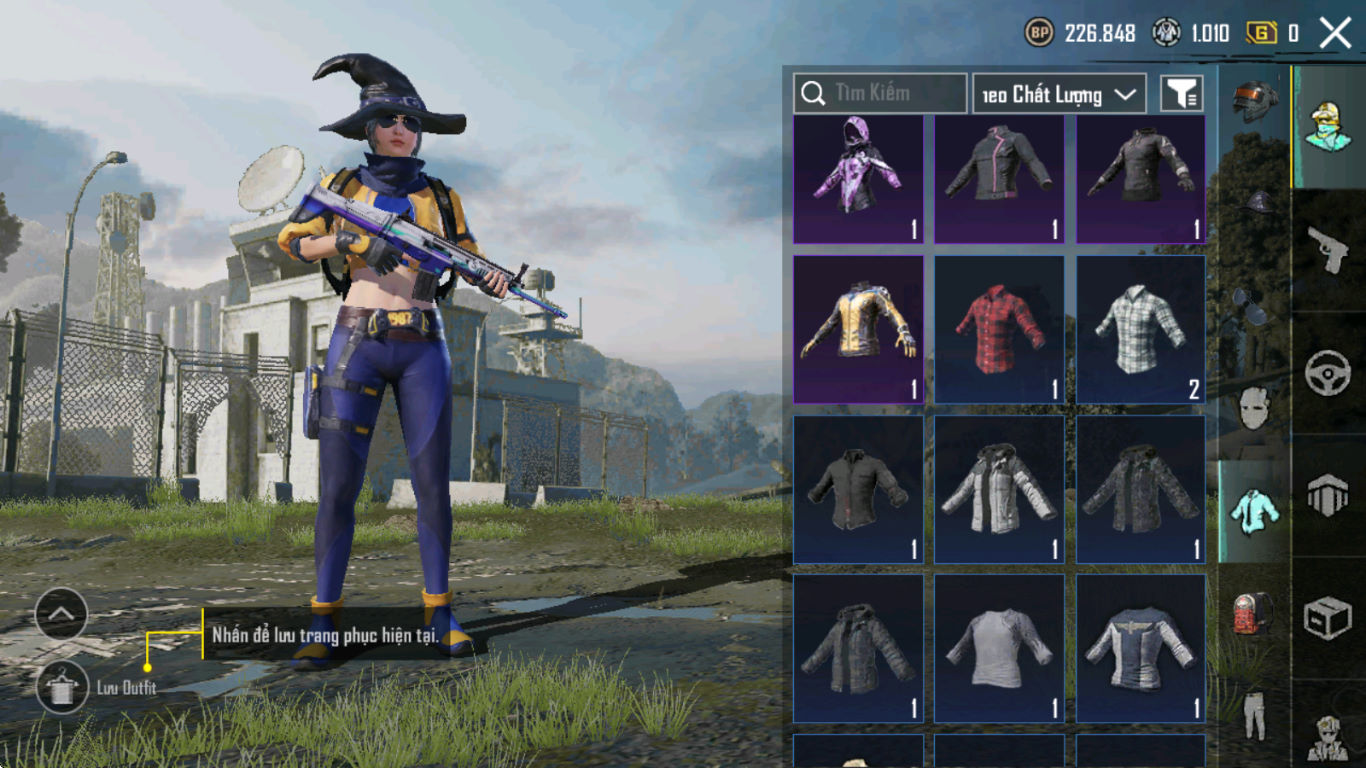Screen dimensions: 1366x768
Task: Switch to the backpack category tab
Action: click(1254, 613)
